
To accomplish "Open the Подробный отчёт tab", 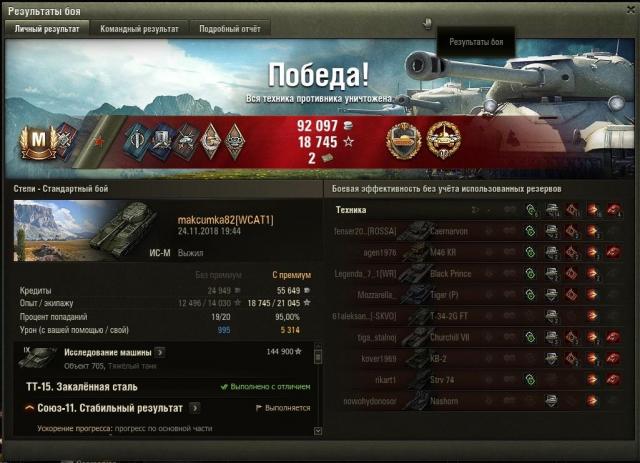I will (228, 29).
